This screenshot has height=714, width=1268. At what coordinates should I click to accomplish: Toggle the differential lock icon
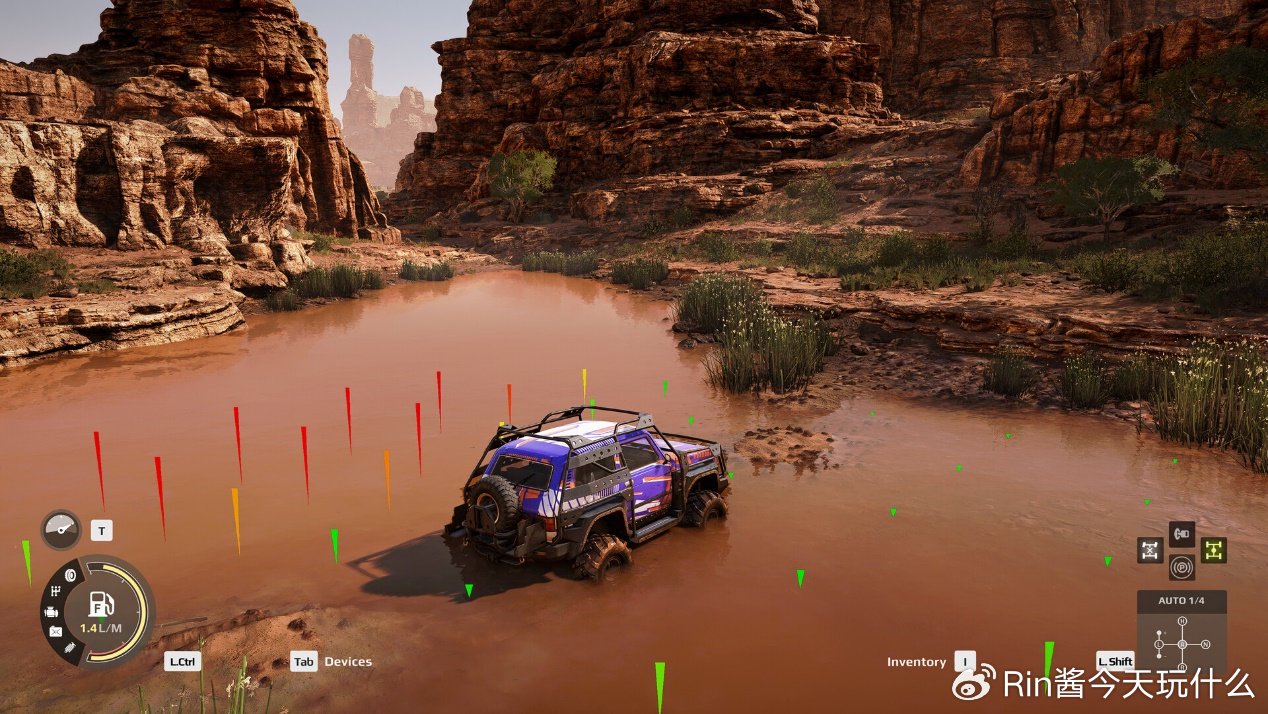[1150, 550]
